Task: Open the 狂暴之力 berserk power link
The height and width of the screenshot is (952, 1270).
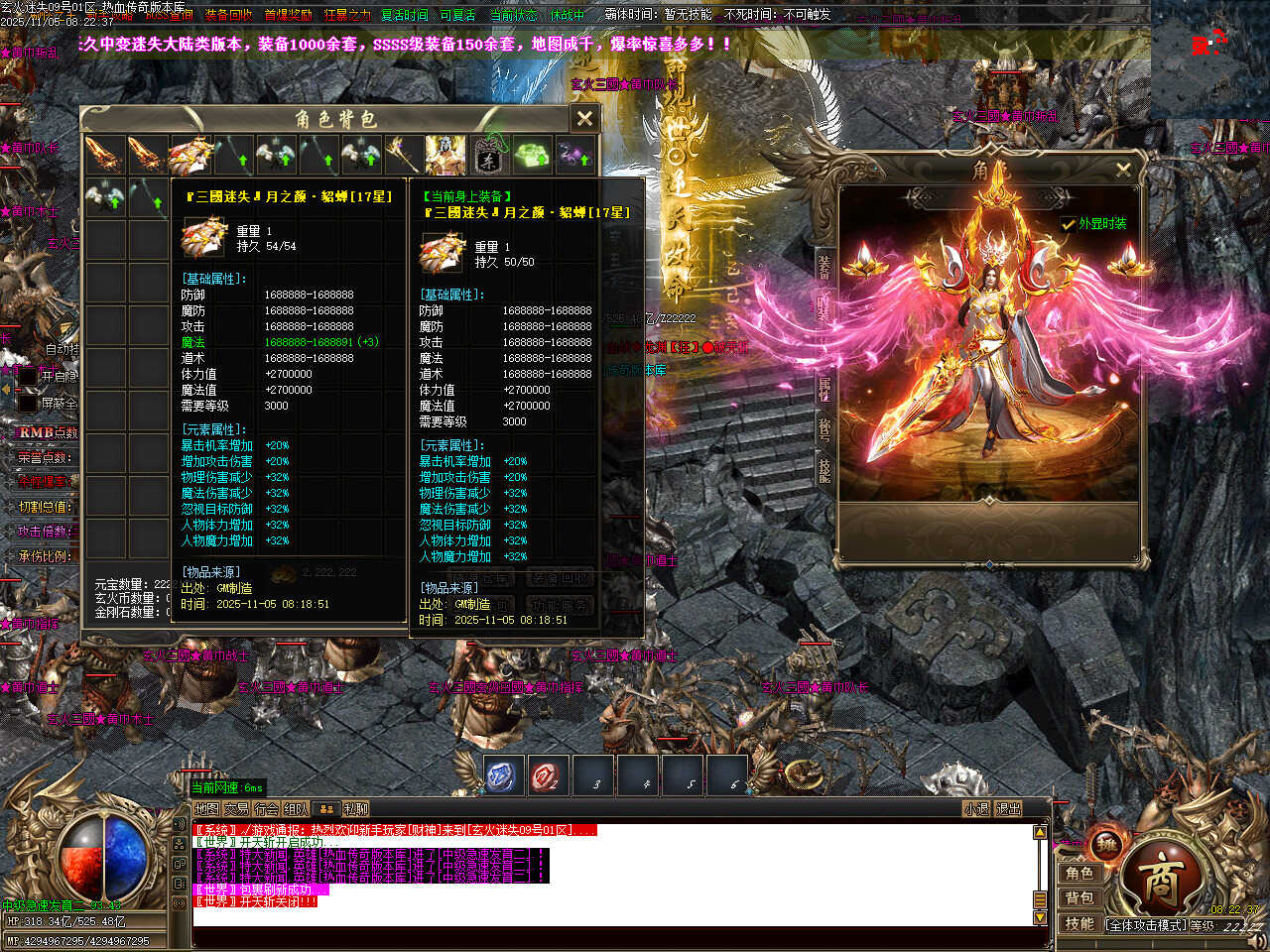Action: [347, 15]
